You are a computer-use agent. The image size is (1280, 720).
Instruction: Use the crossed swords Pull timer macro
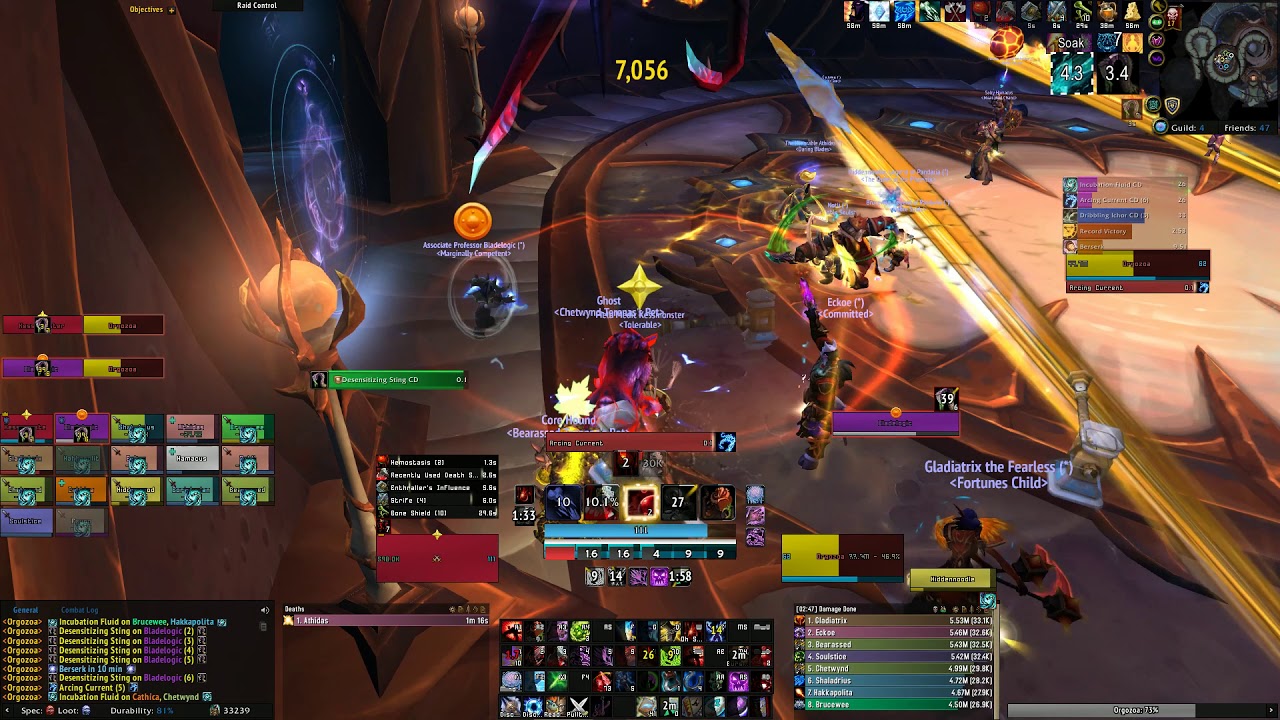click(579, 707)
